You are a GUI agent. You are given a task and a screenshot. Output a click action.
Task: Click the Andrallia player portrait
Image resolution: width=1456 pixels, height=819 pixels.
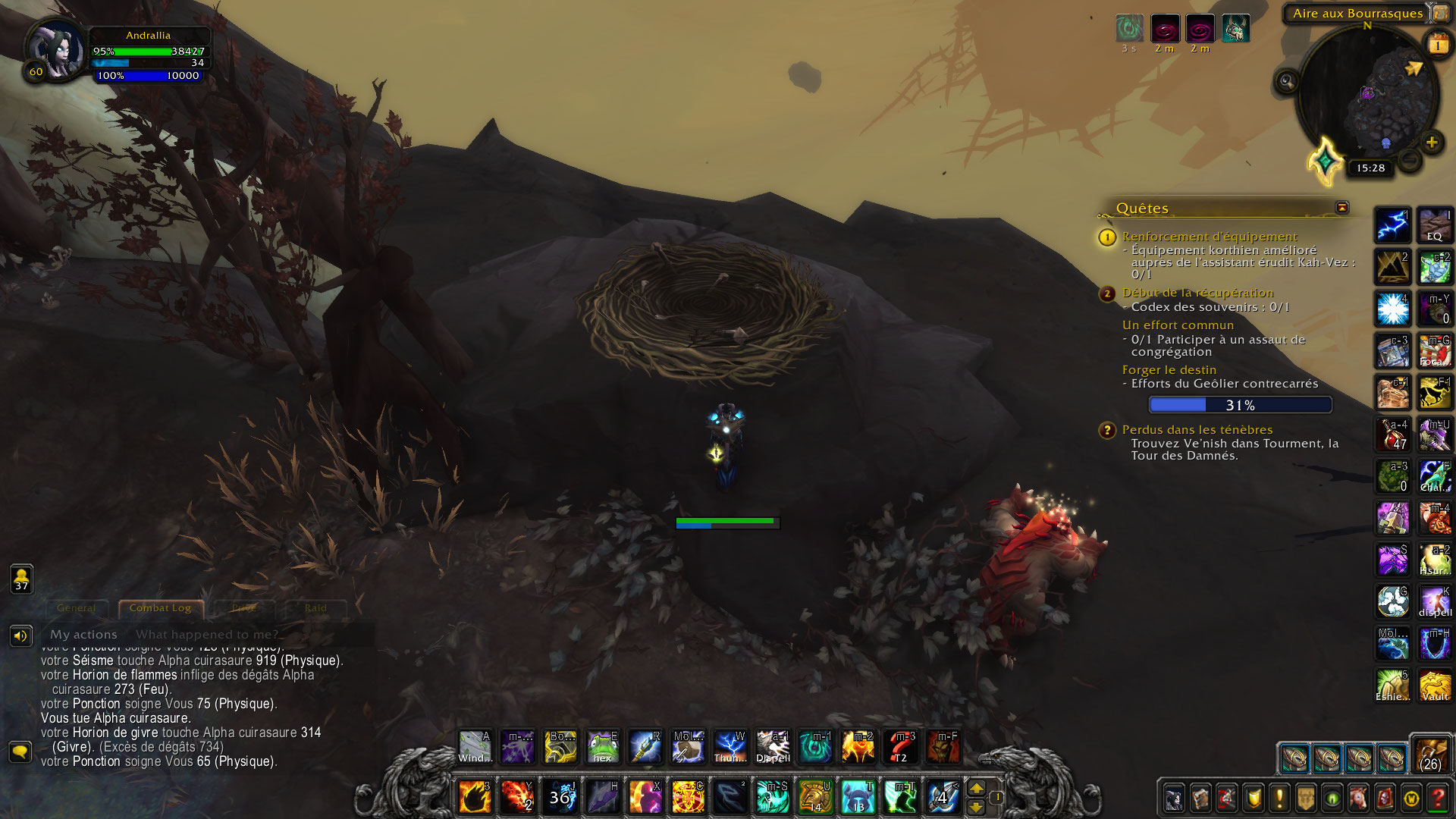click(x=56, y=49)
